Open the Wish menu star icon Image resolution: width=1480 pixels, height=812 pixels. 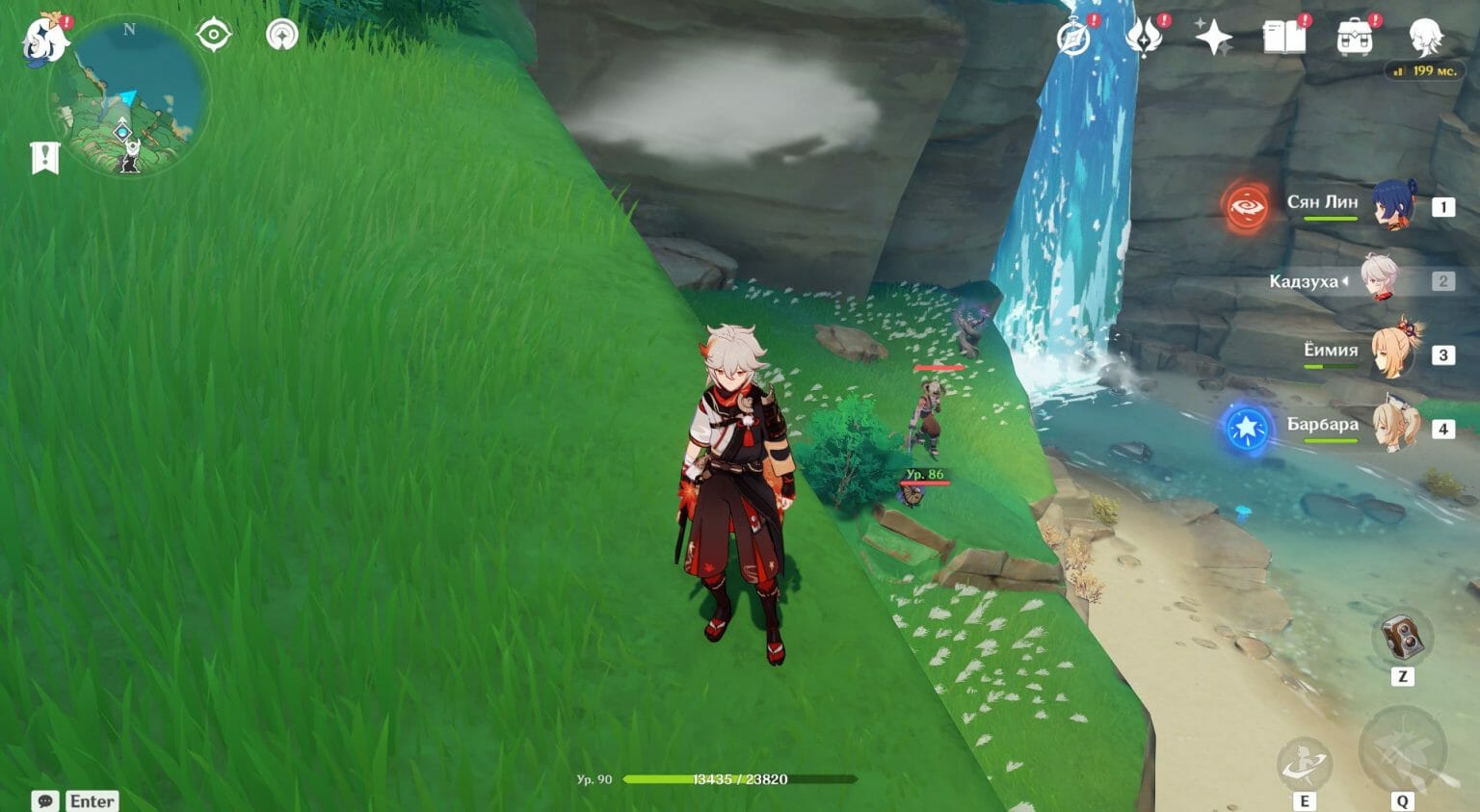click(x=1216, y=37)
